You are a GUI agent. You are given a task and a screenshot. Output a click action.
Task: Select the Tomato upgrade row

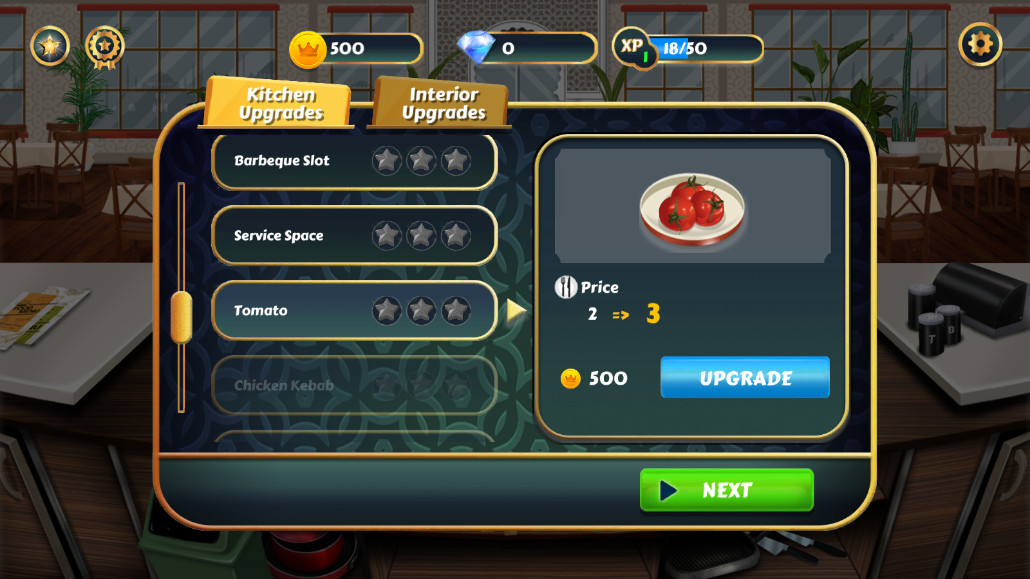[x=354, y=311]
